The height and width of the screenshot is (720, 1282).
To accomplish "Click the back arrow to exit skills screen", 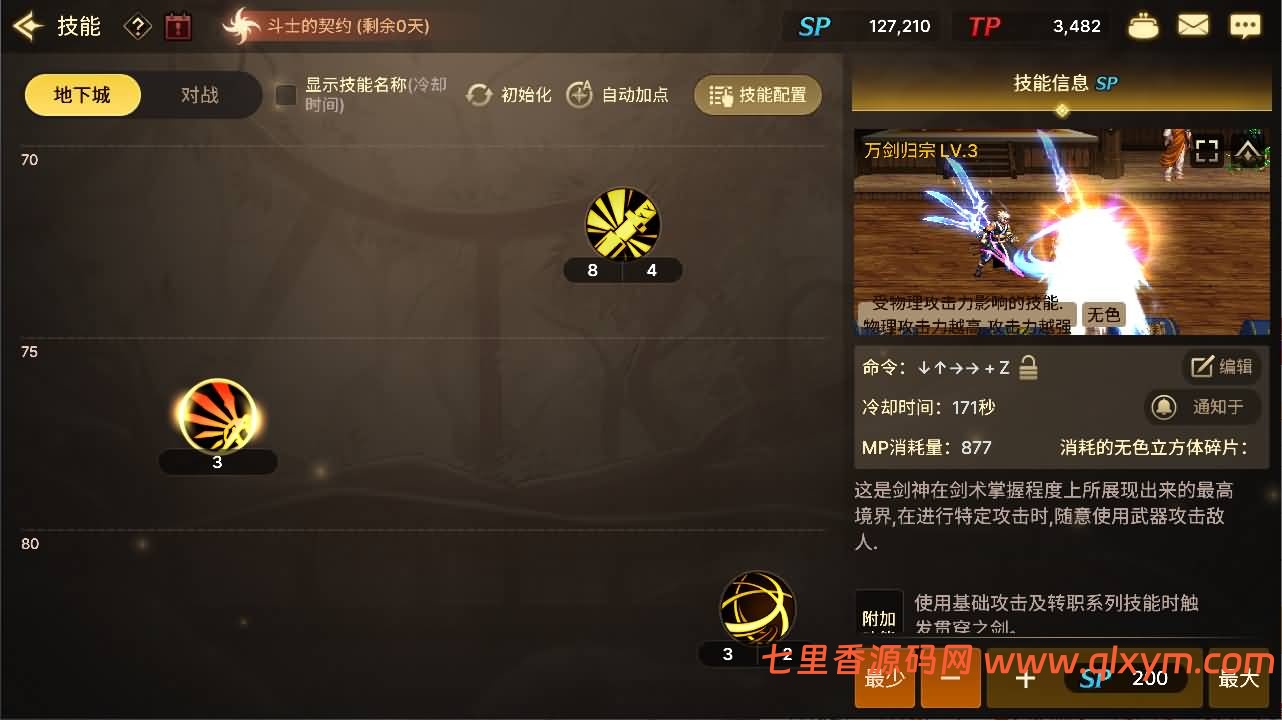I will pos(27,26).
